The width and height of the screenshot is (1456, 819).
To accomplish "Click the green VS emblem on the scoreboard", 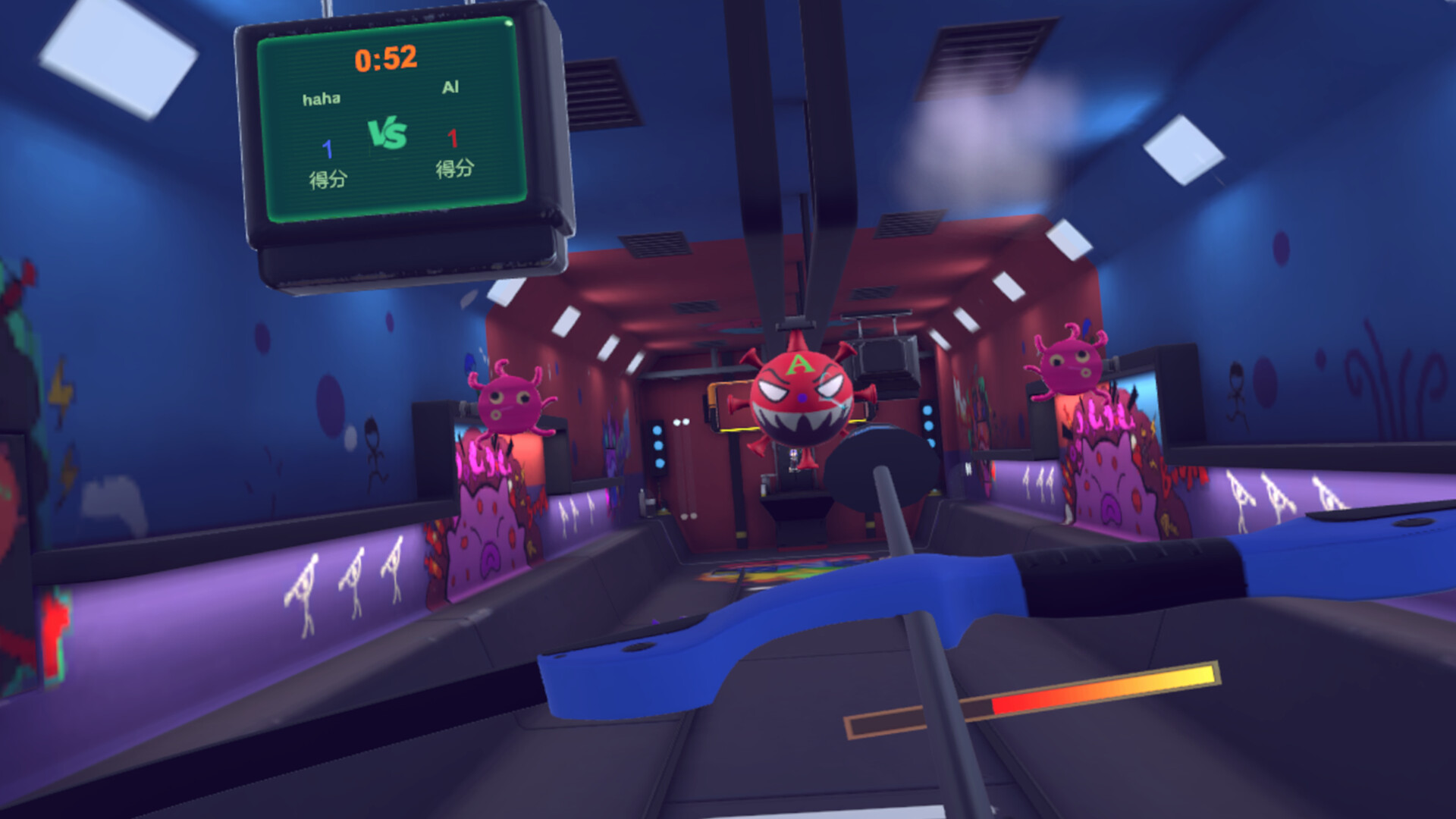I will [x=388, y=134].
